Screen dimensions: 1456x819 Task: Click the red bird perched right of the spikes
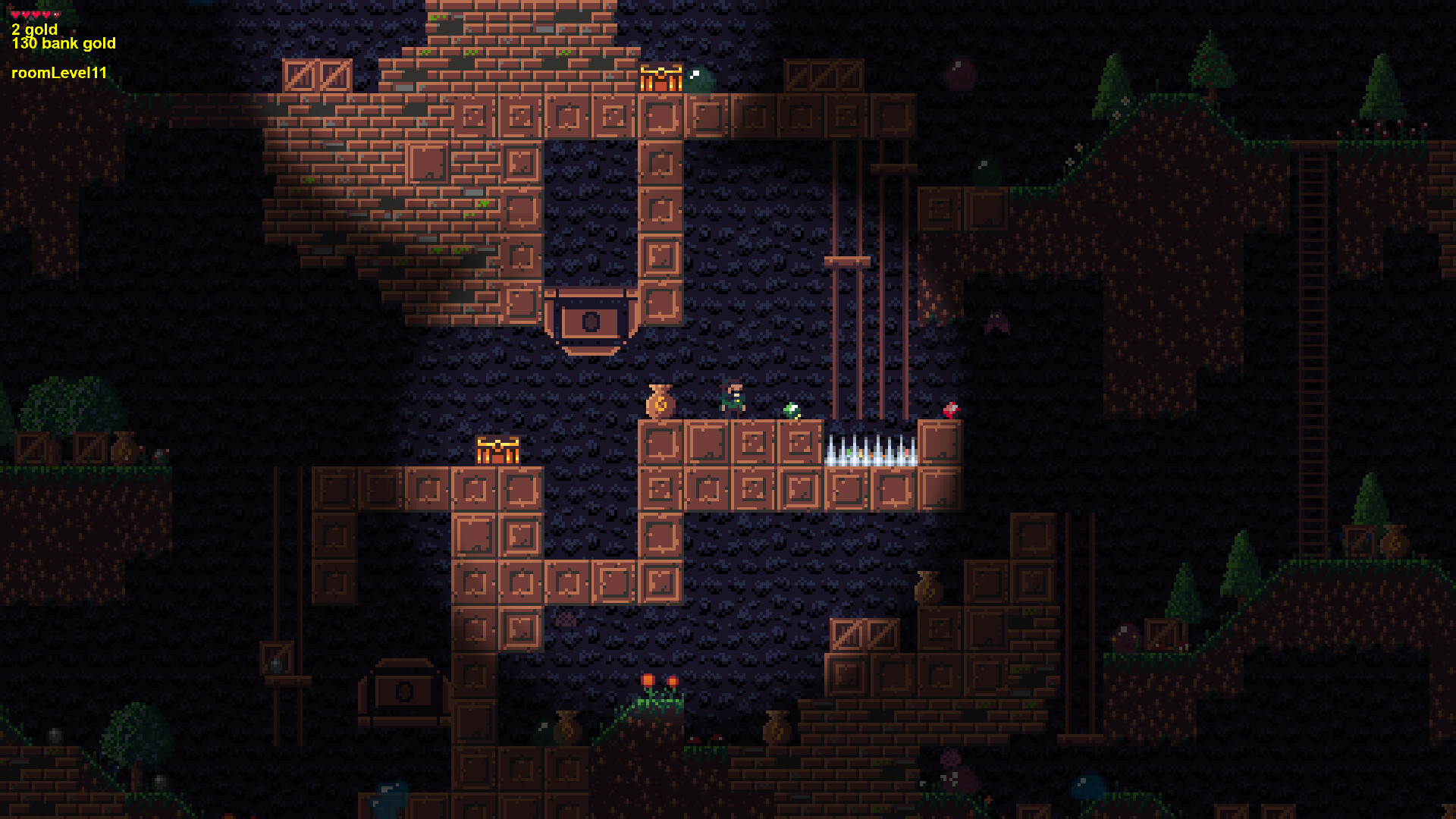tap(950, 409)
